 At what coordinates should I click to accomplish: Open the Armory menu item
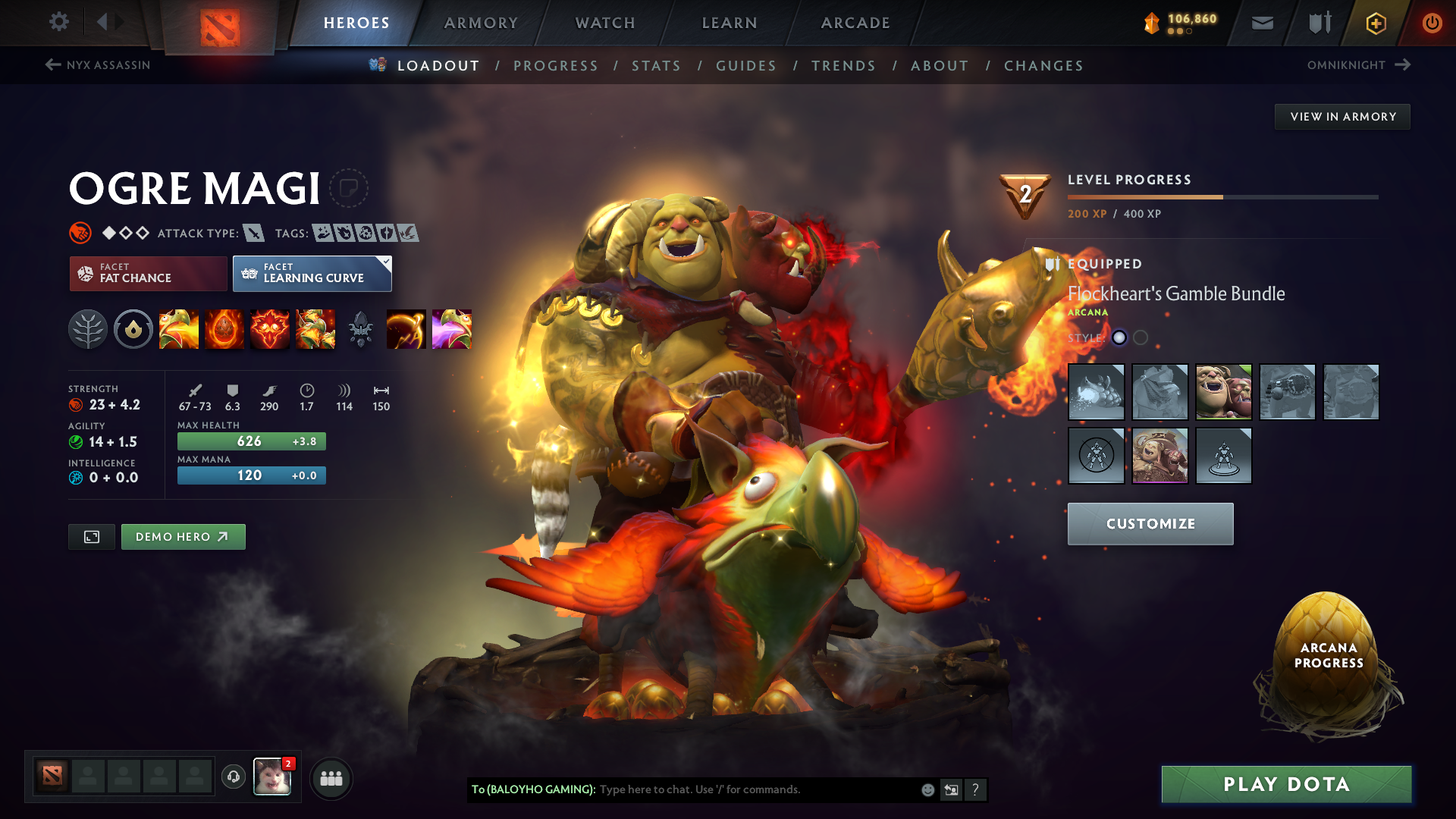481,23
